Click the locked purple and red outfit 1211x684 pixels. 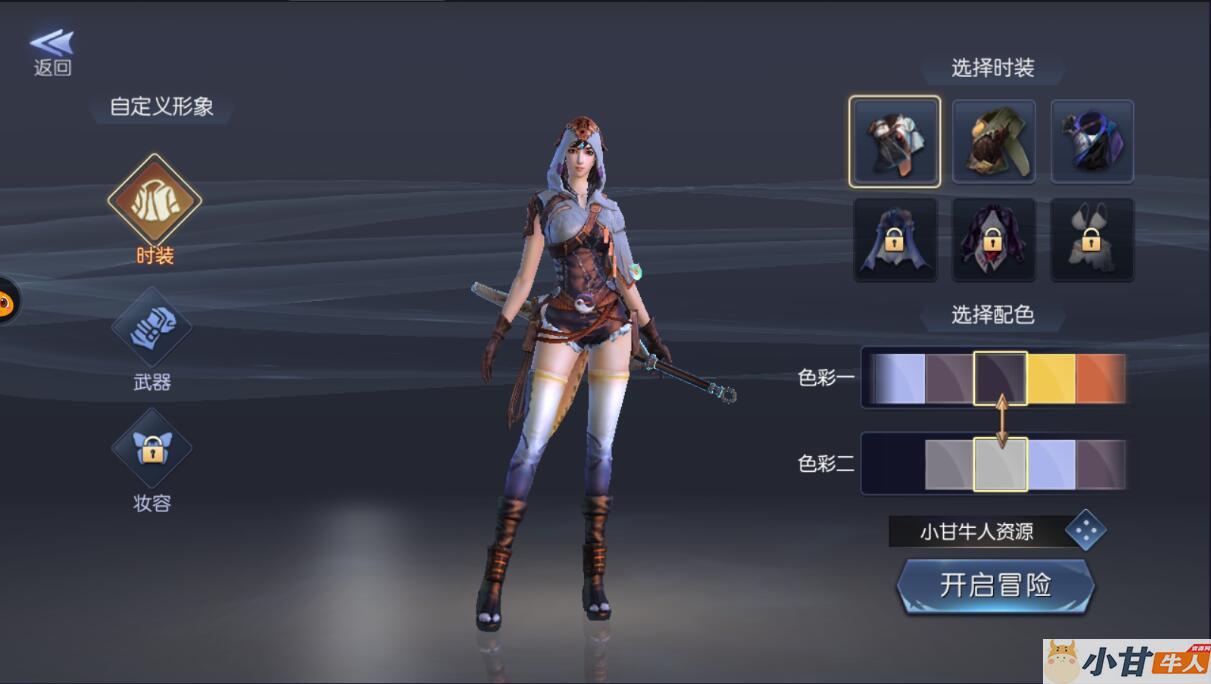coord(993,240)
